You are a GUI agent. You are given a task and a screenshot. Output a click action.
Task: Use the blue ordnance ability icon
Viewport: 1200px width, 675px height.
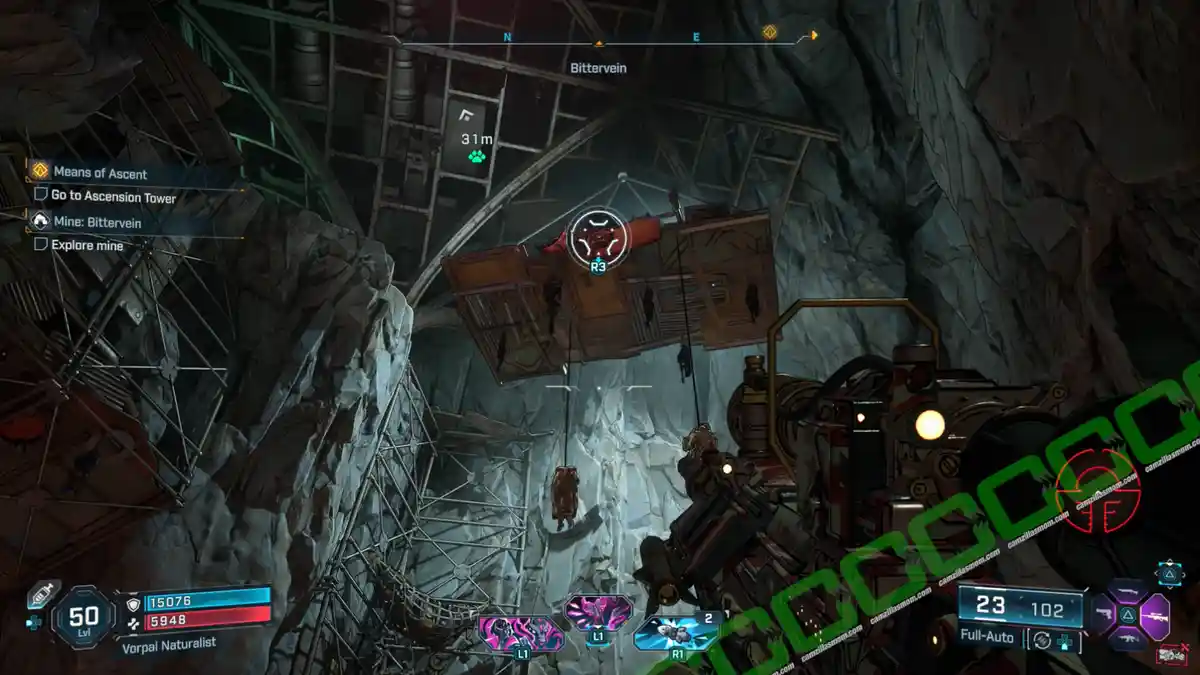click(675, 631)
